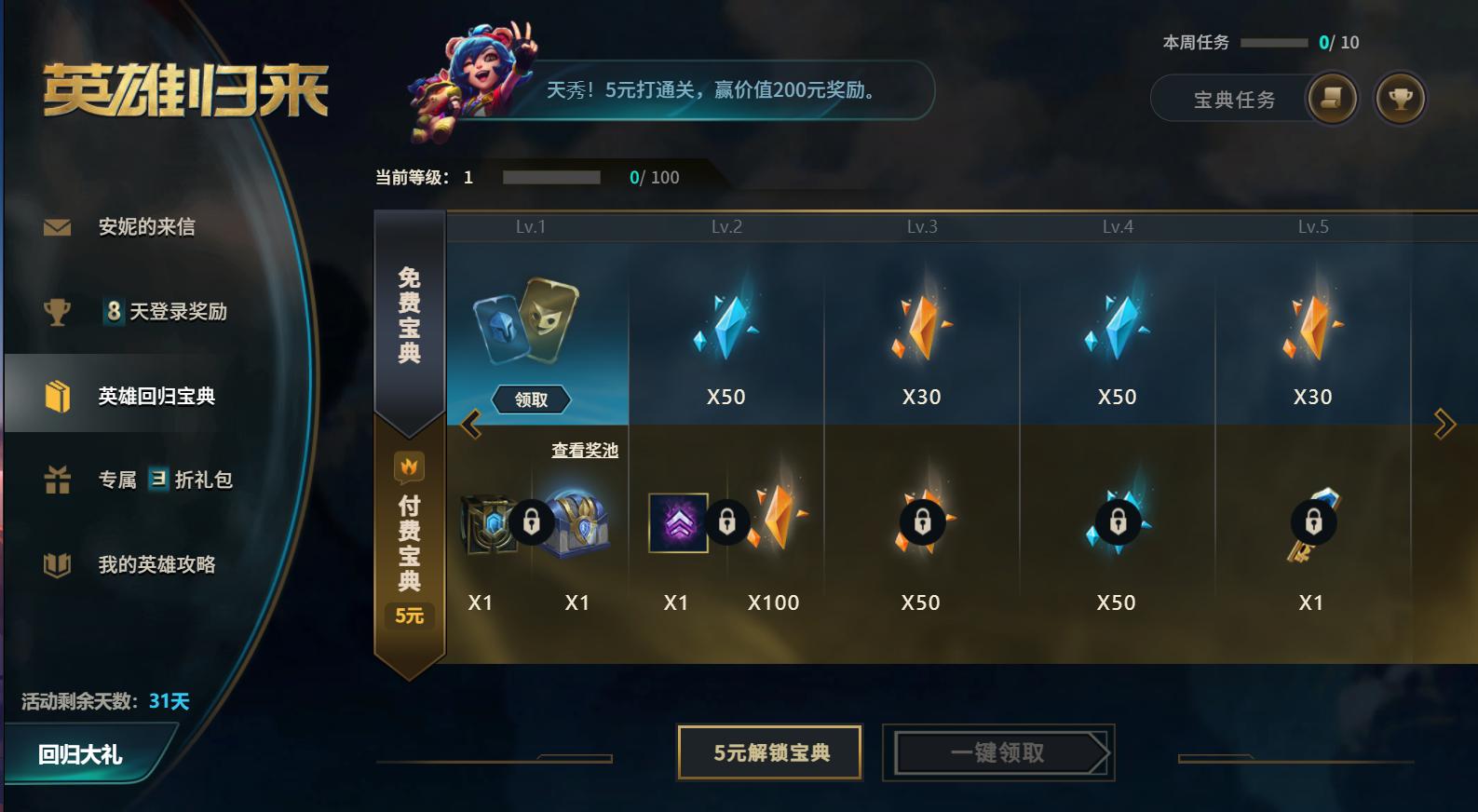
Task: Click the 当前等级 progress bar
Action: pyautogui.click(x=553, y=177)
